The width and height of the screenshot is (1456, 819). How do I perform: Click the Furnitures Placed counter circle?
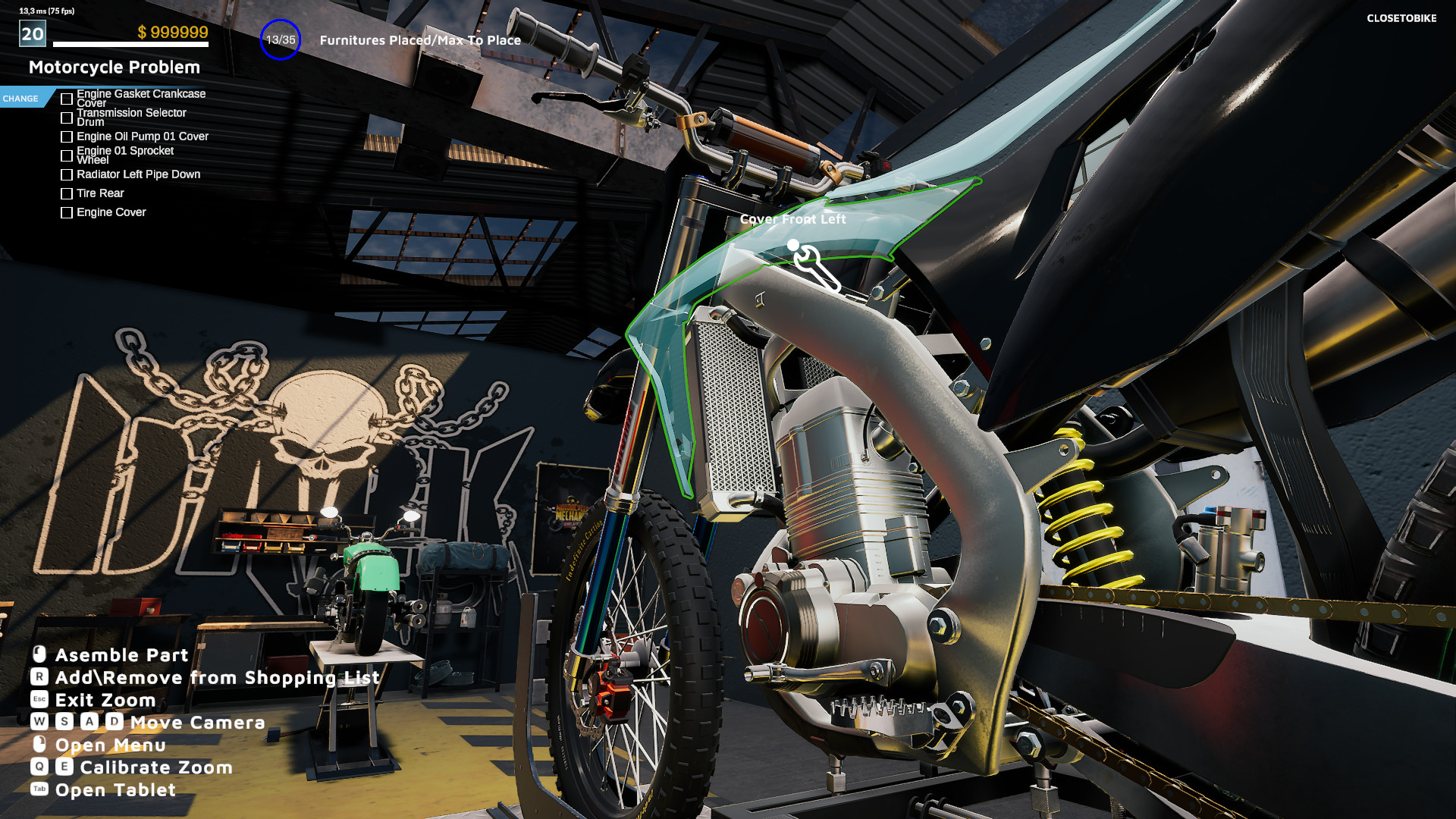pyautogui.click(x=281, y=39)
